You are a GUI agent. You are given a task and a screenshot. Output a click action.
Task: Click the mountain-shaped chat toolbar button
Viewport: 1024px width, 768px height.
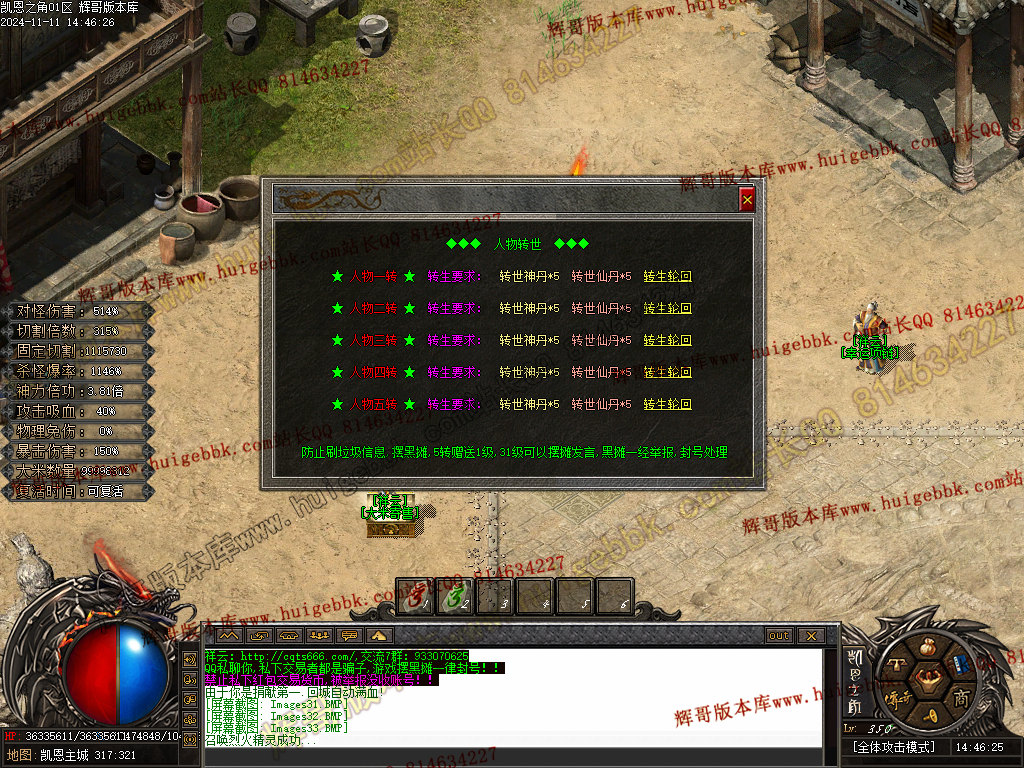[x=229, y=635]
